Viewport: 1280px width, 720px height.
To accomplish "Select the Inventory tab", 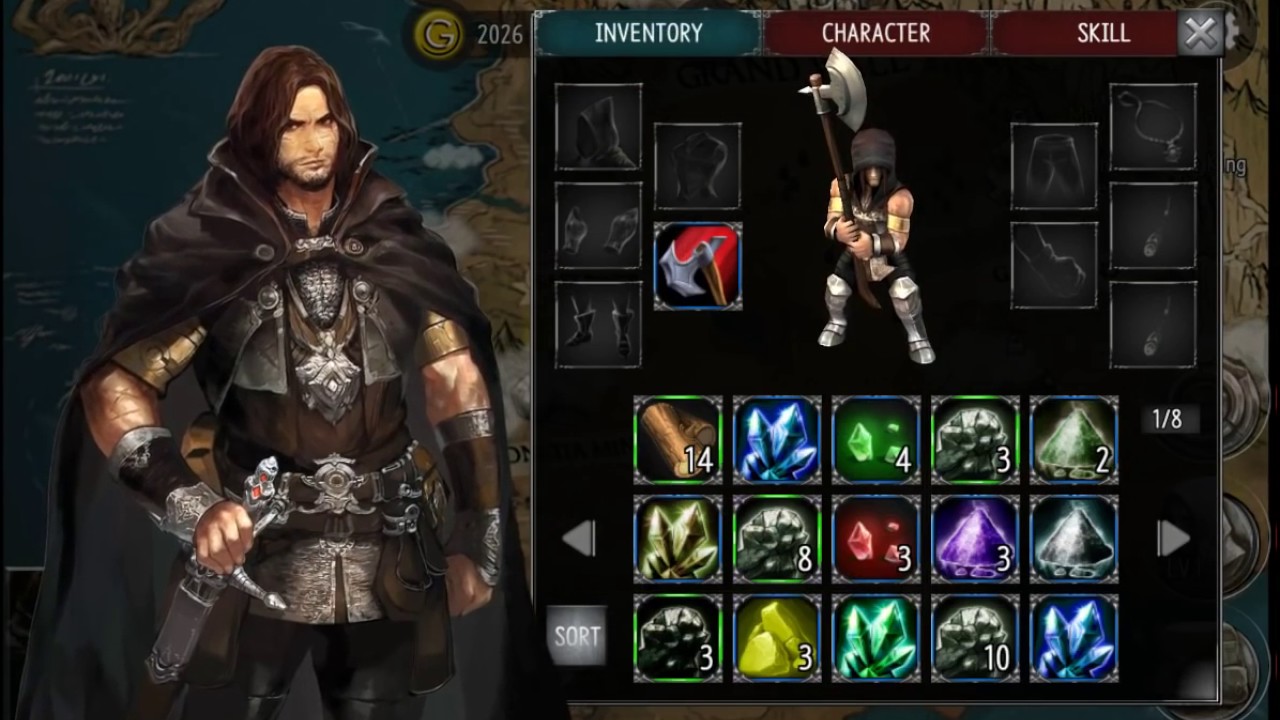I will pyautogui.click(x=648, y=33).
